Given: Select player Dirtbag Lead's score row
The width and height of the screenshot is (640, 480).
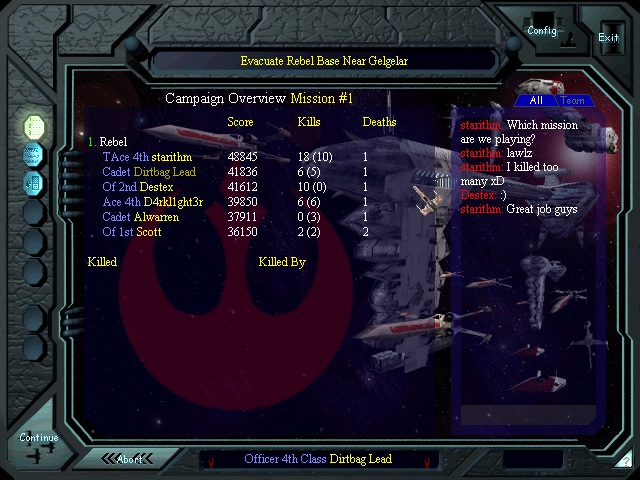Looking at the screenshot, I should click(178, 172).
